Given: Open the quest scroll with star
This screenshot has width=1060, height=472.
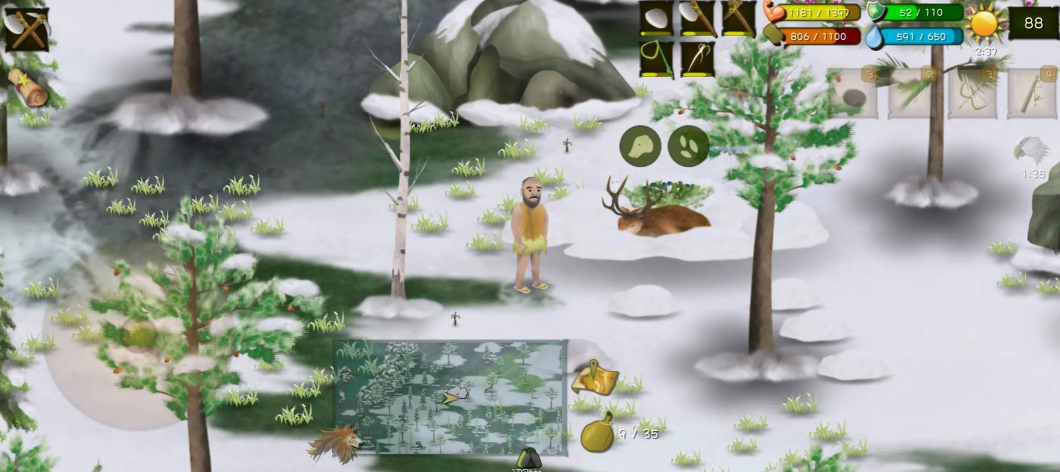Looking at the screenshot, I should (x=28, y=87).
